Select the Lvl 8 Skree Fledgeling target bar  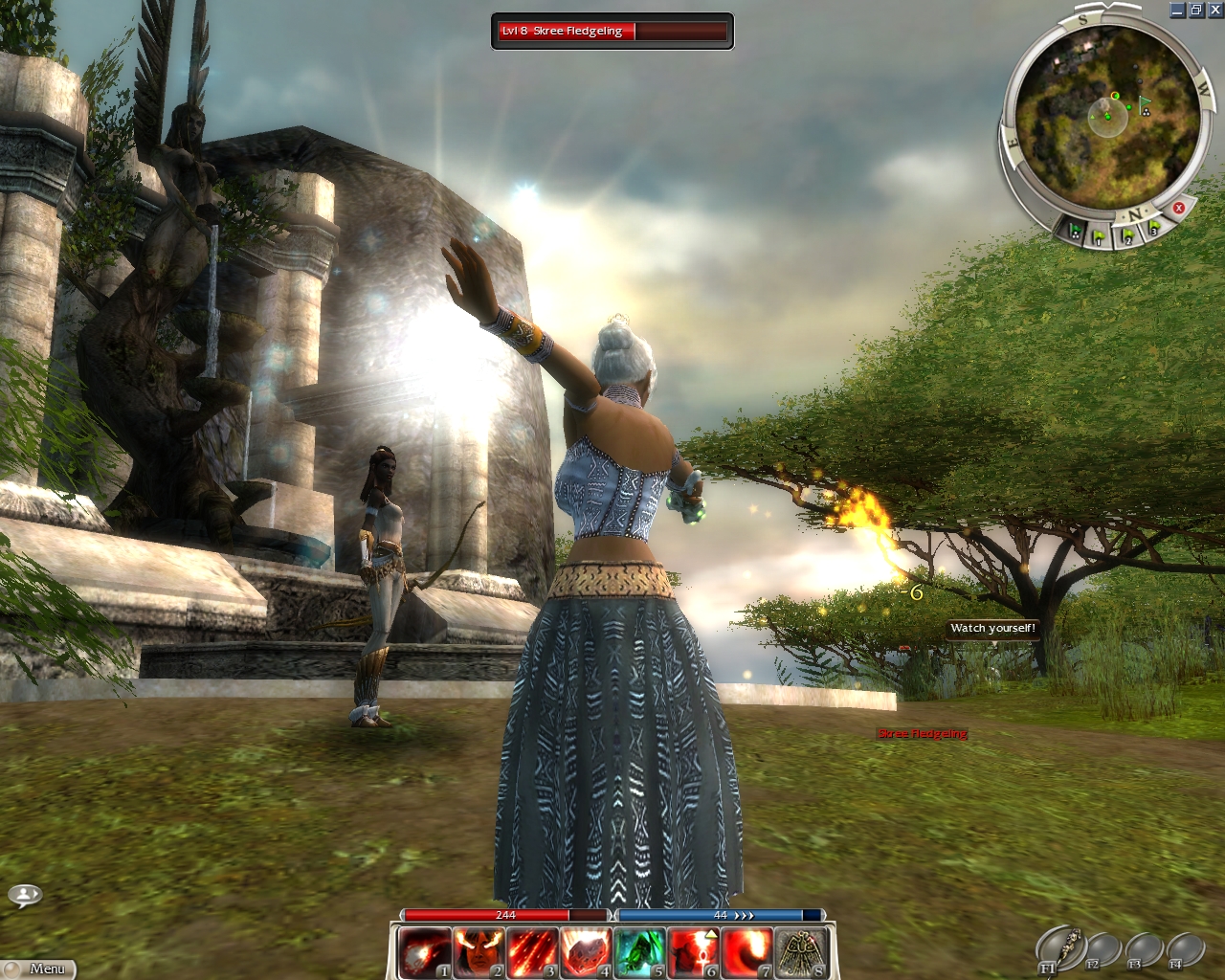pos(612,32)
